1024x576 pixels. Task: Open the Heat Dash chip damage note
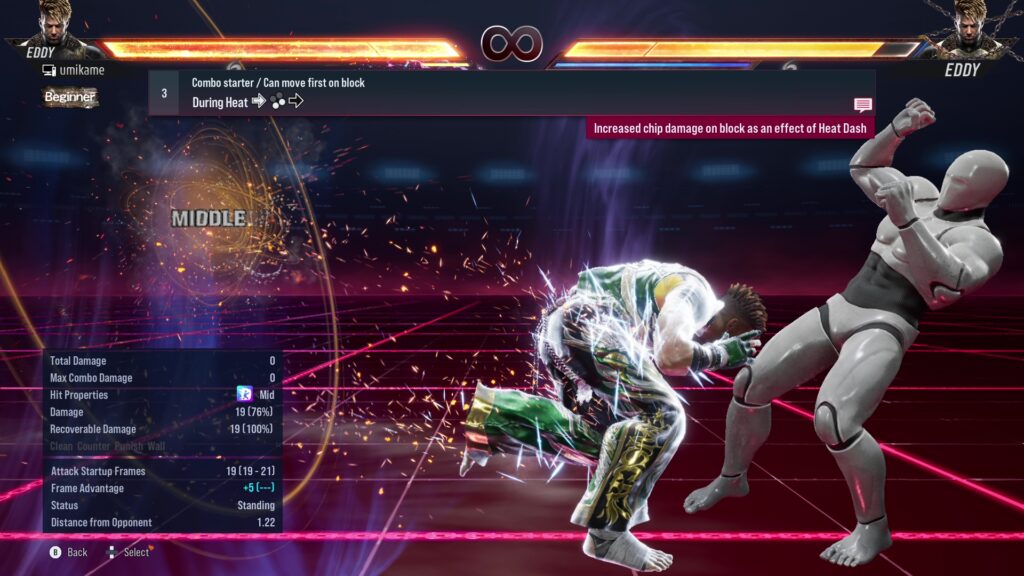[x=730, y=128]
